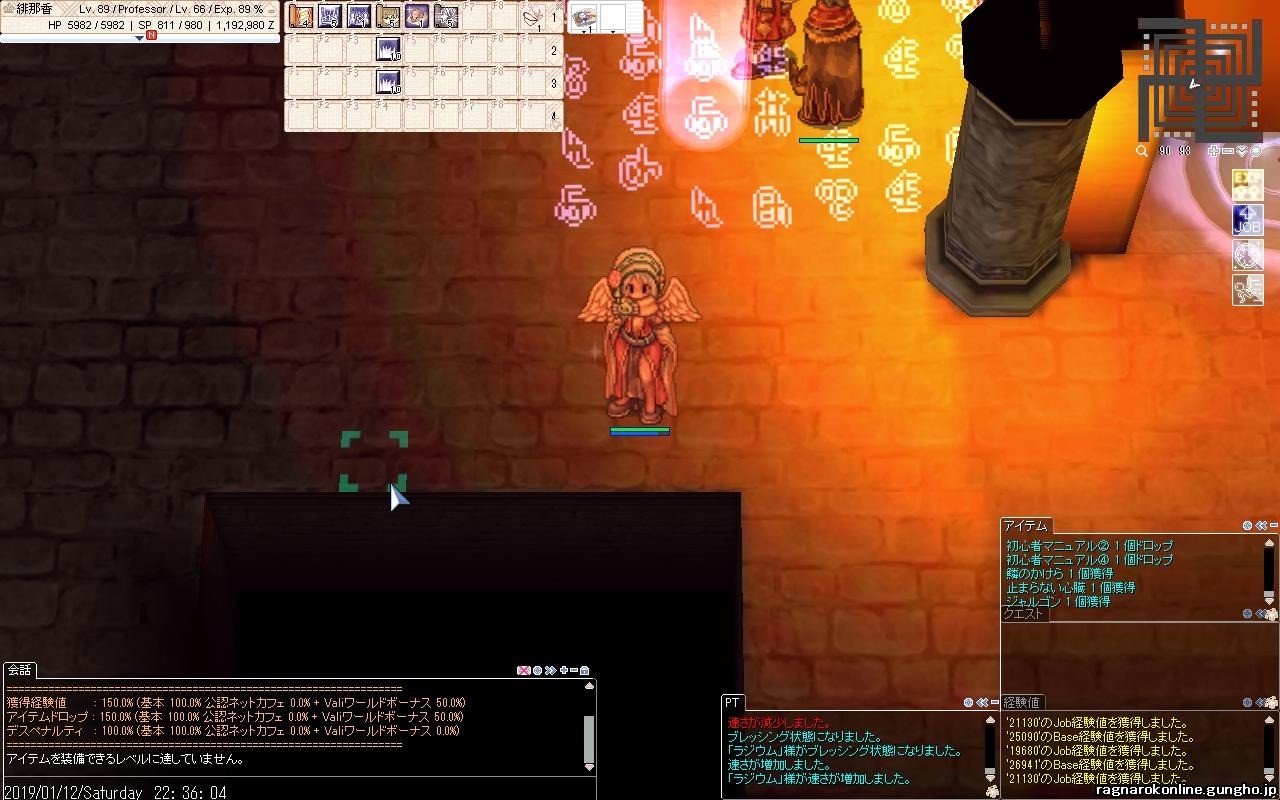Image resolution: width=1280 pixels, height=800 pixels.
Task: Select the PT party chat tab
Action: 732,703
